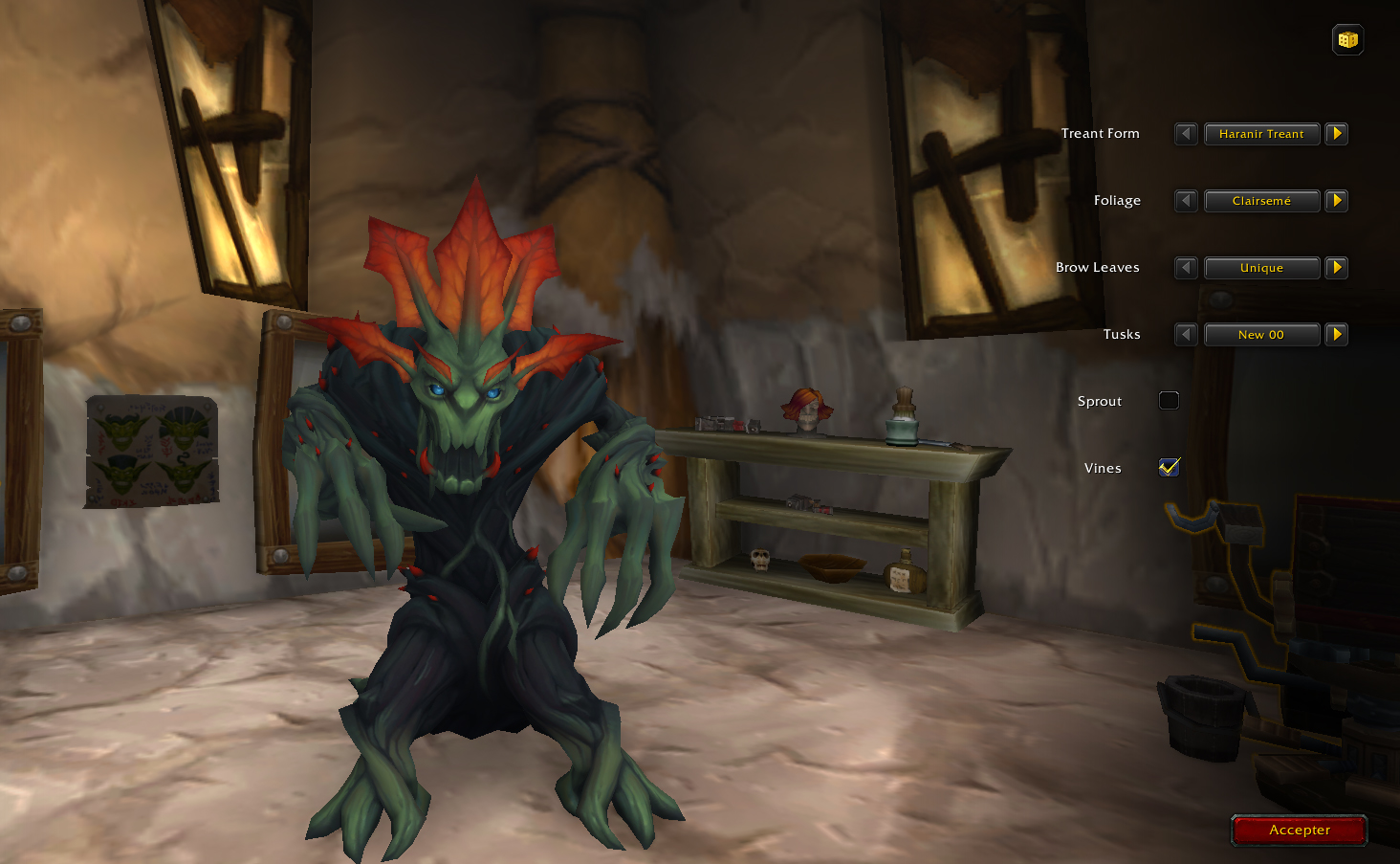Go to next Tusks option
This screenshot has height=864, width=1400.
(x=1337, y=335)
